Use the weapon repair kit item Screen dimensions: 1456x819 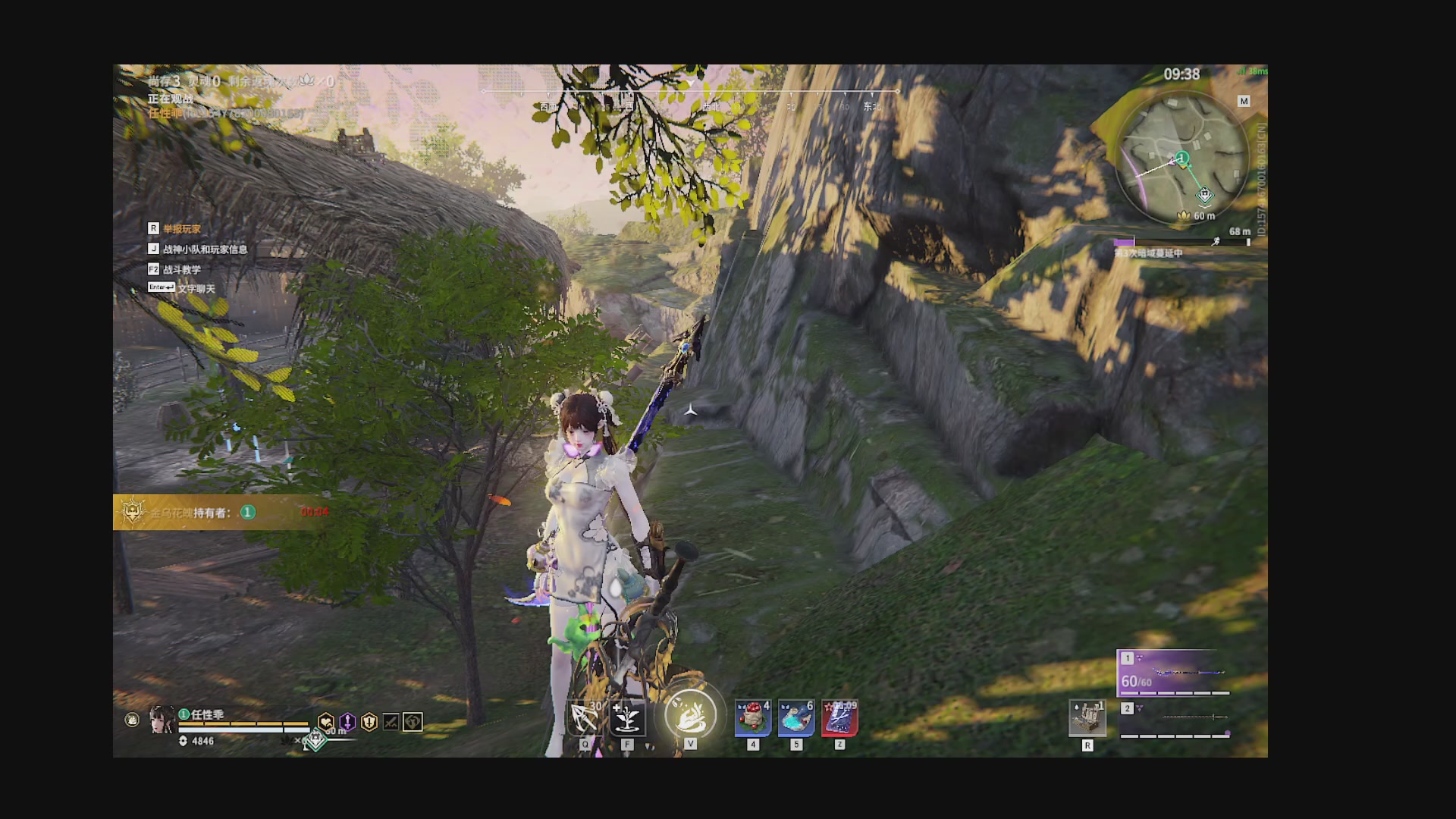[1087, 718]
